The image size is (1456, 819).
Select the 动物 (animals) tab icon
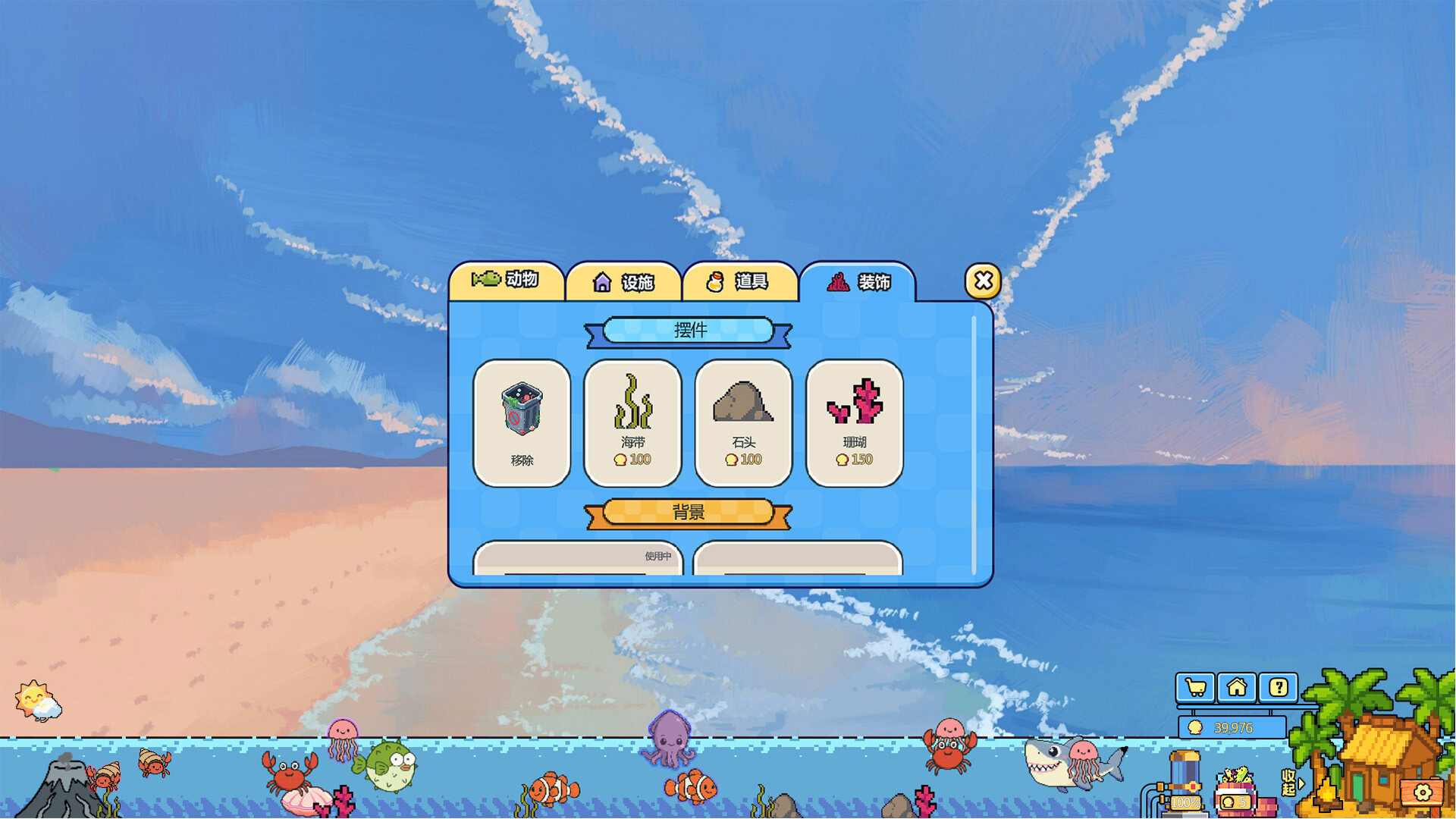click(x=485, y=280)
